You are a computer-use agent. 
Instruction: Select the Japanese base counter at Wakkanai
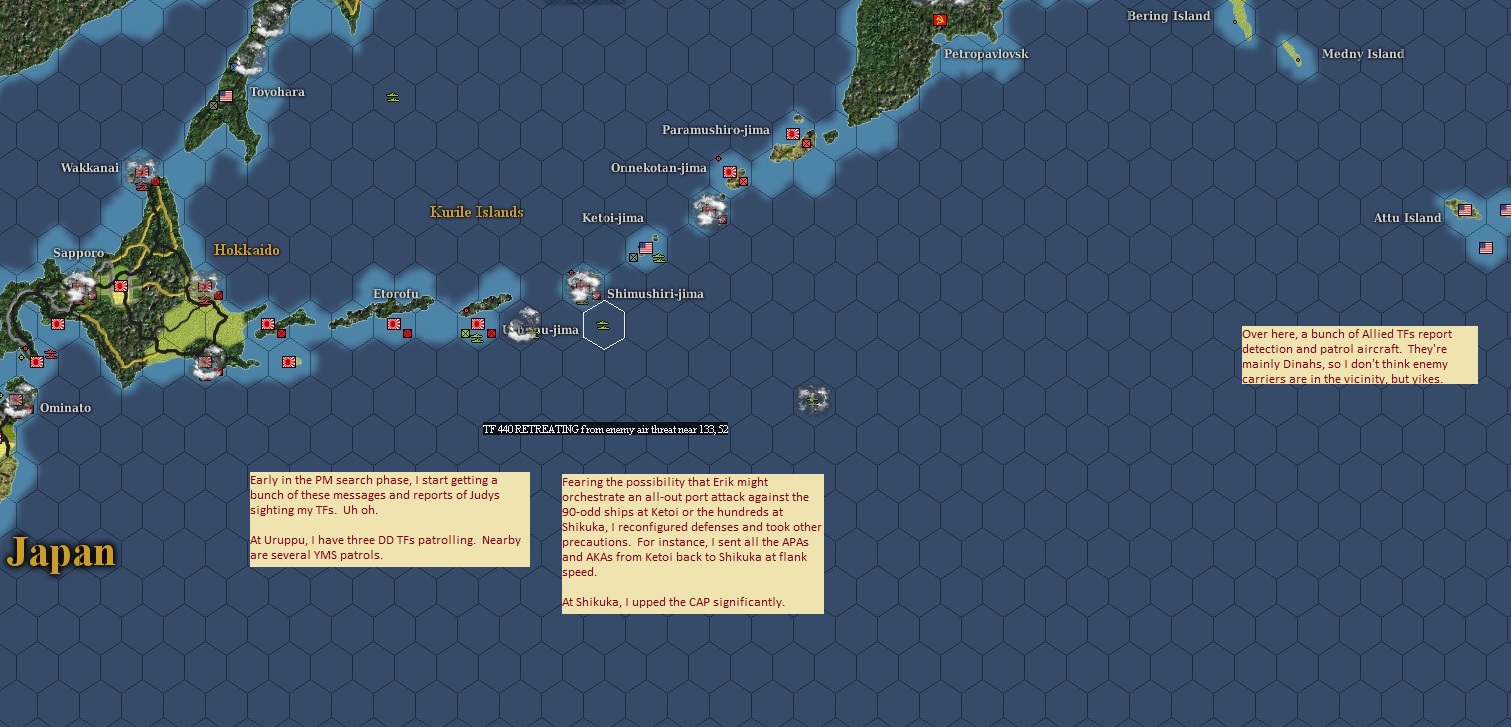141,172
